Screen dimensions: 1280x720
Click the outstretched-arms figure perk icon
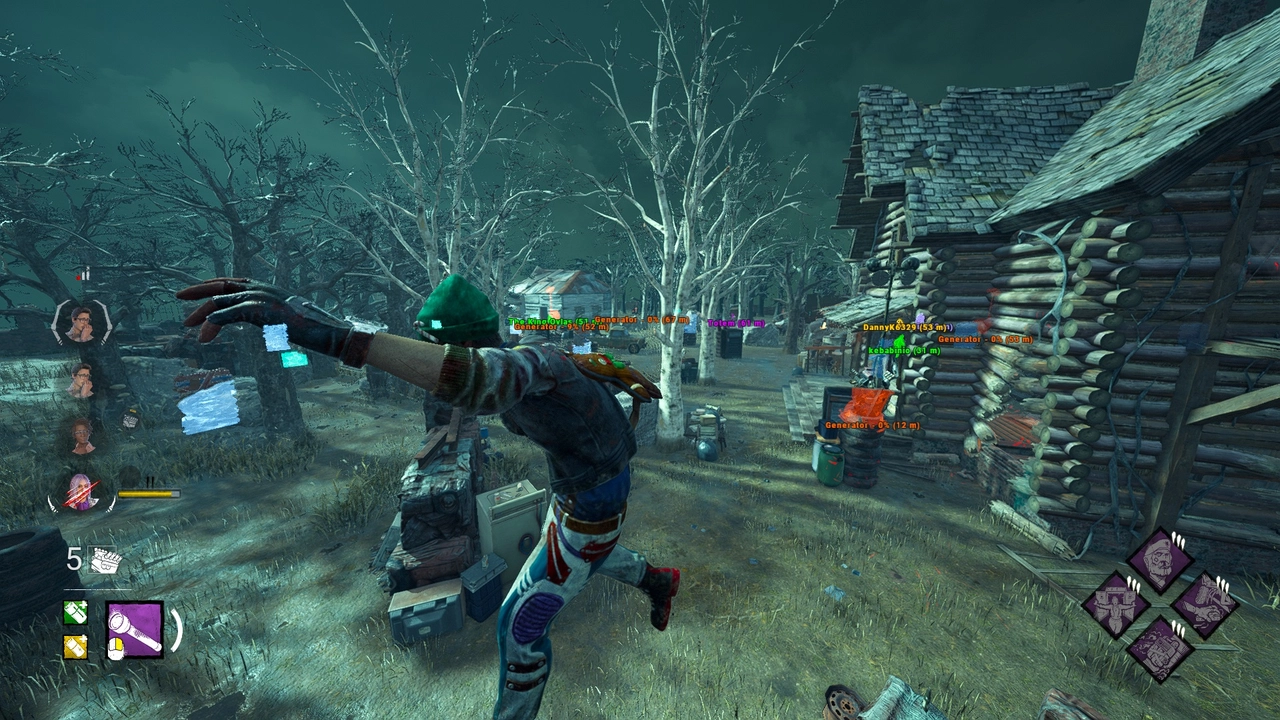tap(1116, 604)
